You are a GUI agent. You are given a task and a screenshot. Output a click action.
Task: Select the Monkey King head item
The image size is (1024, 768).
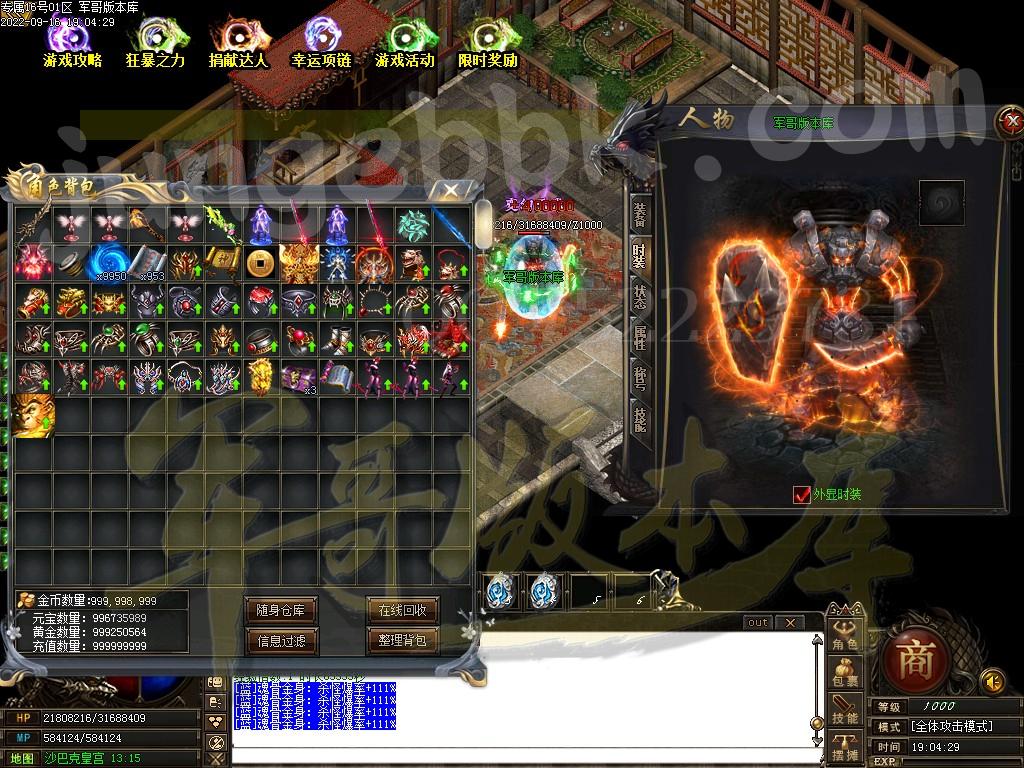click(31, 416)
